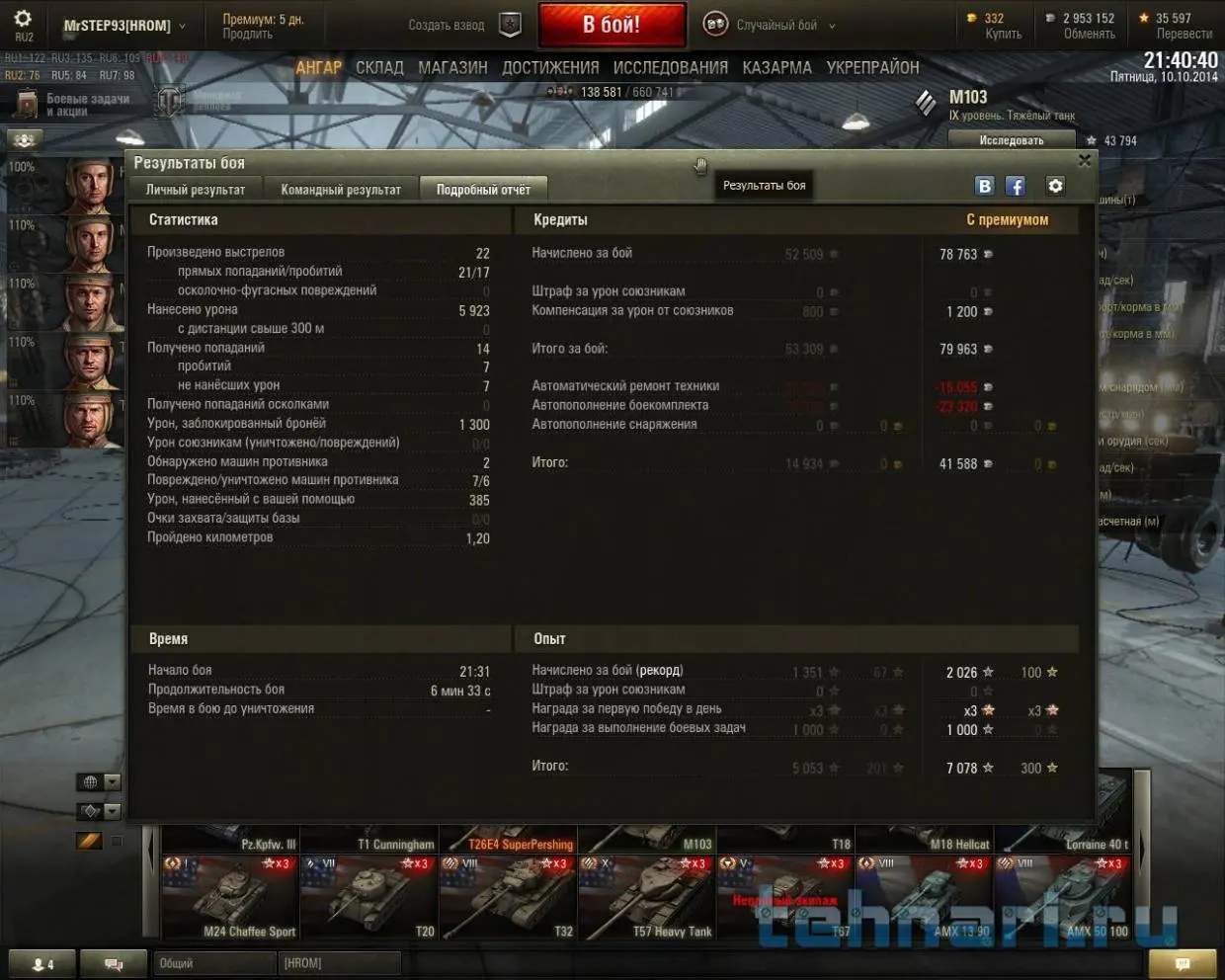Go to the МАГАЗИН store

tap(452, 68)
